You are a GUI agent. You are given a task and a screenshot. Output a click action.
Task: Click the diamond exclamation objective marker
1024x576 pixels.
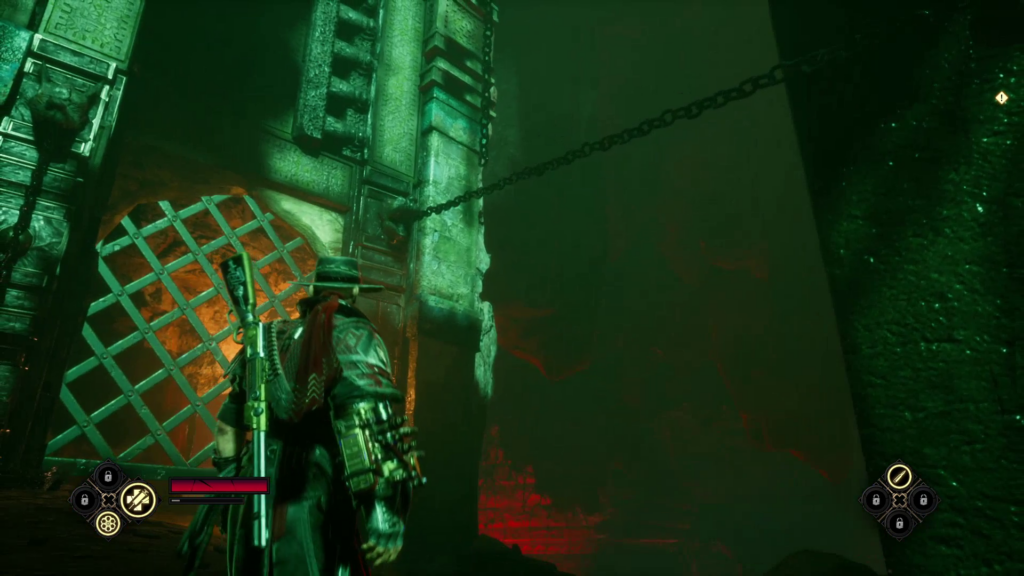click(1001, 98)
